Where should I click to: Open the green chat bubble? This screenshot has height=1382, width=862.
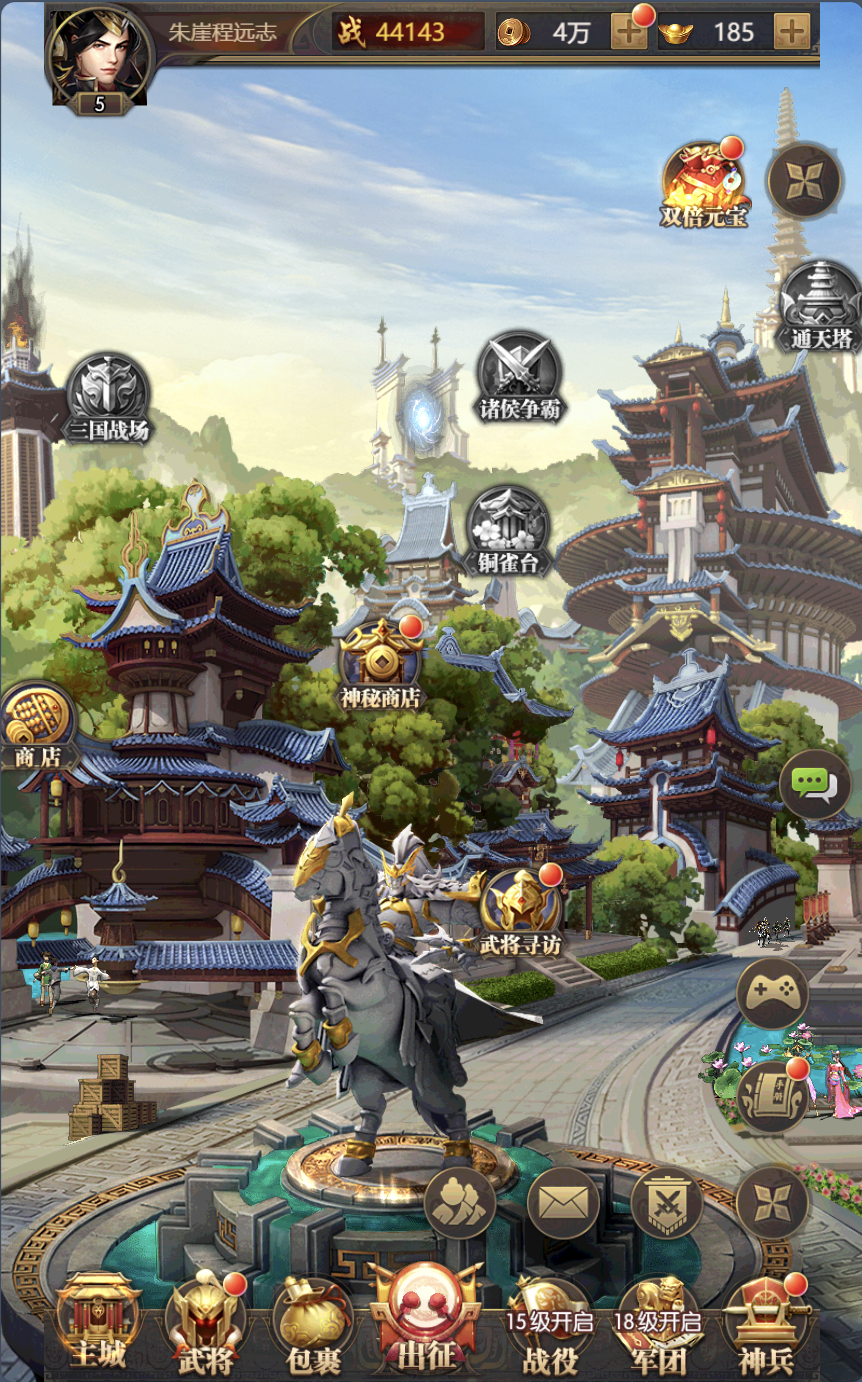click(814, 785)
